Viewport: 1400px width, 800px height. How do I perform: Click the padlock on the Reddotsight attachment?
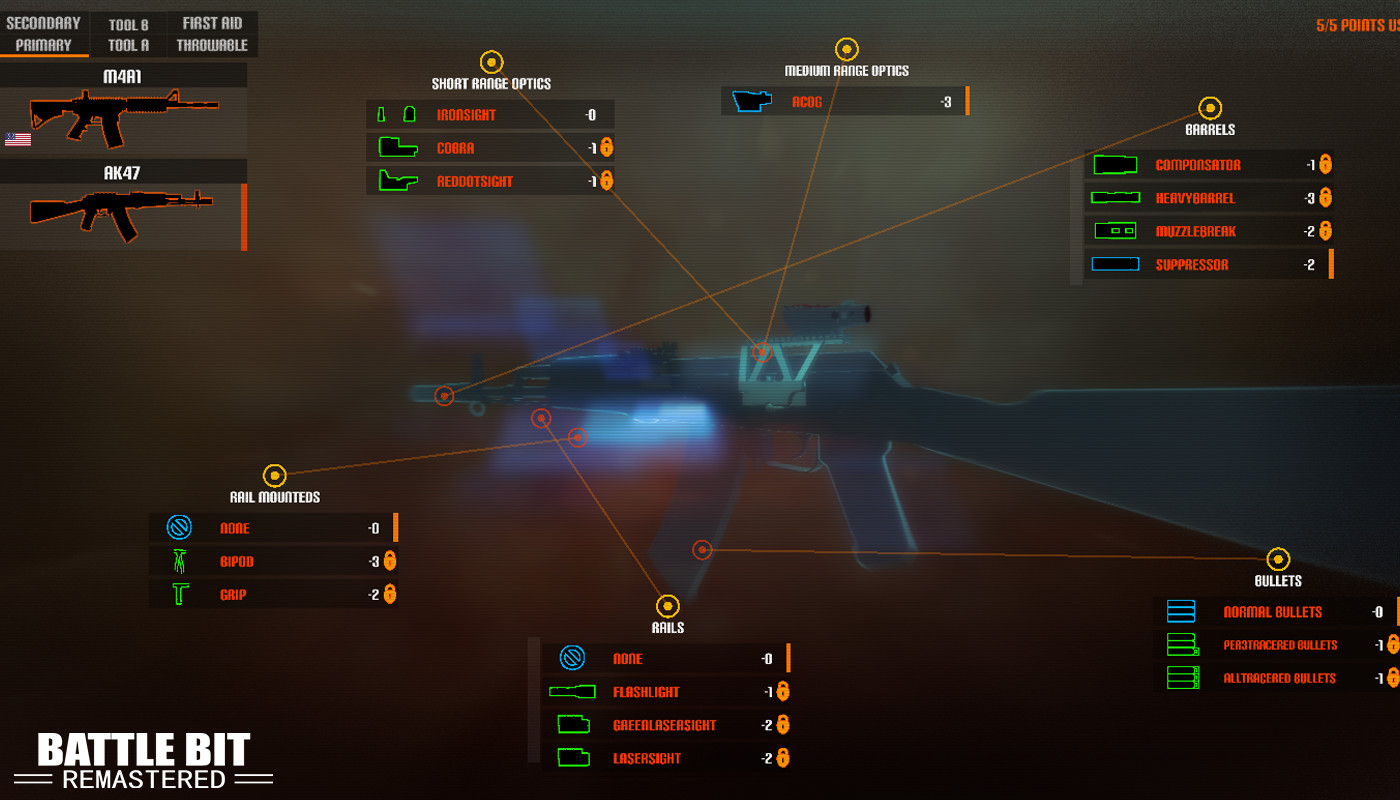pos(605,181)
